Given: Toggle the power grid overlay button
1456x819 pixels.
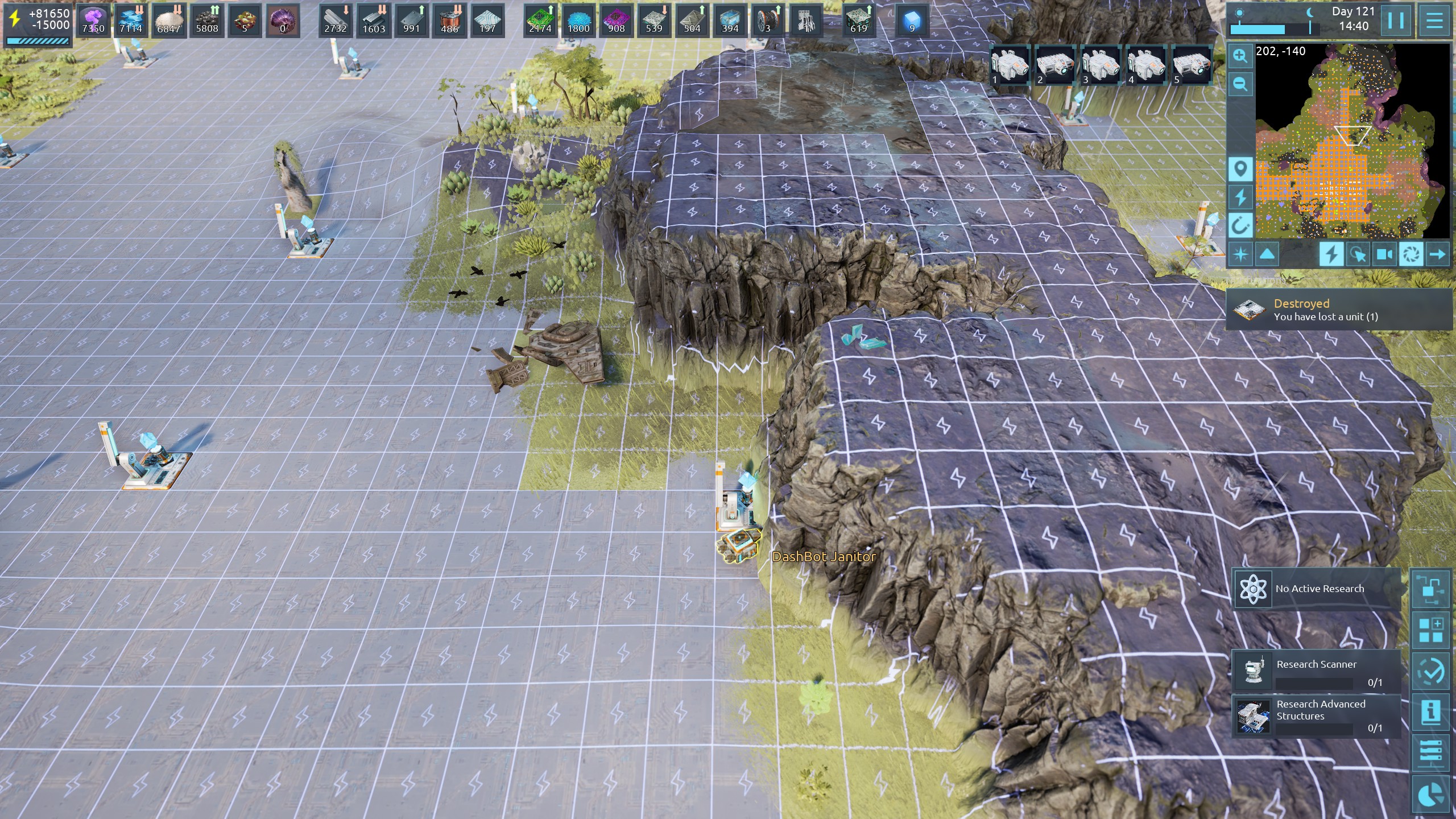Looking at the screenshot, I should click(x=1331, y=254).
